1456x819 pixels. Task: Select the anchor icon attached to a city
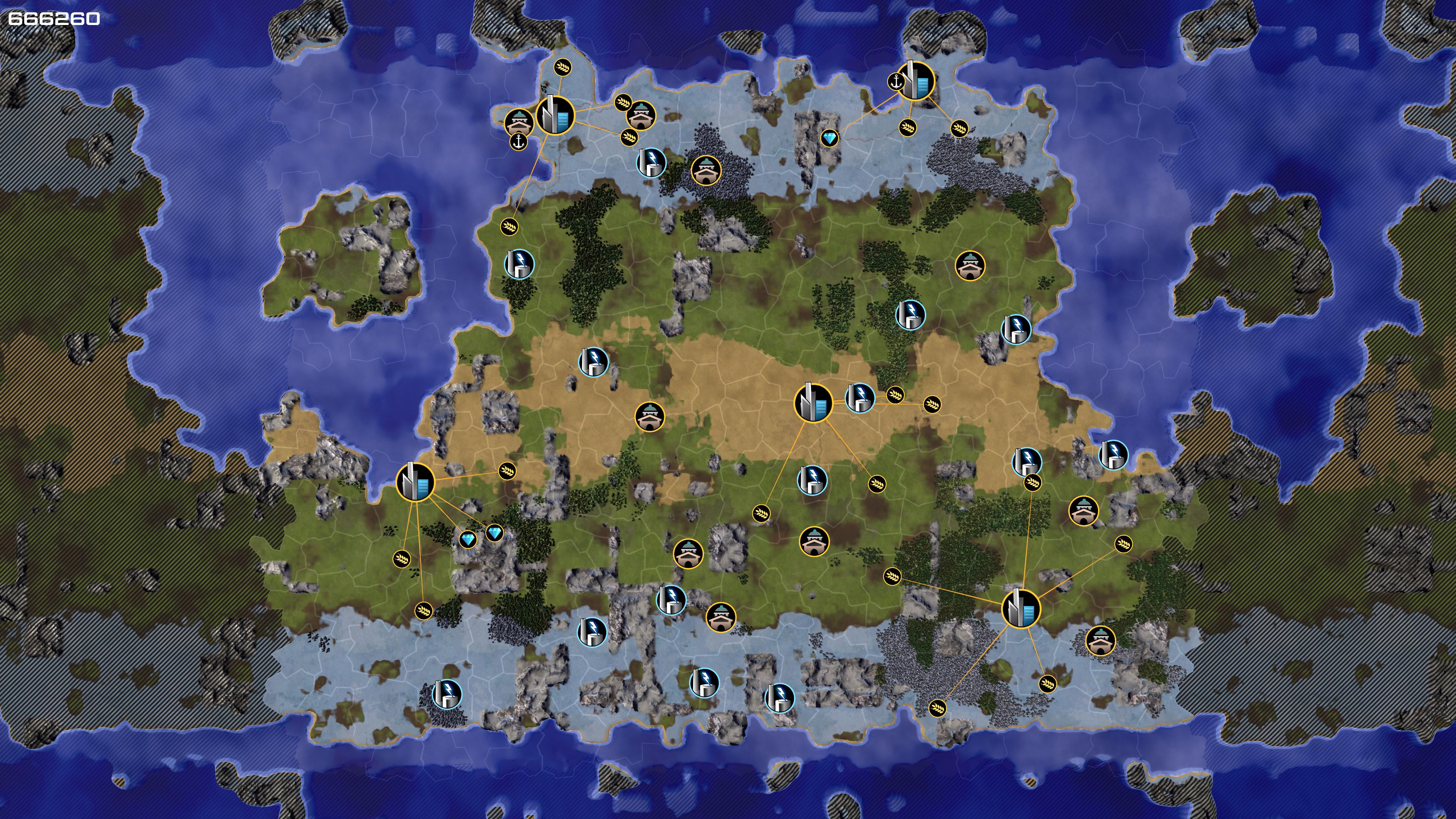pyautogui.click(x=895, y=82)
